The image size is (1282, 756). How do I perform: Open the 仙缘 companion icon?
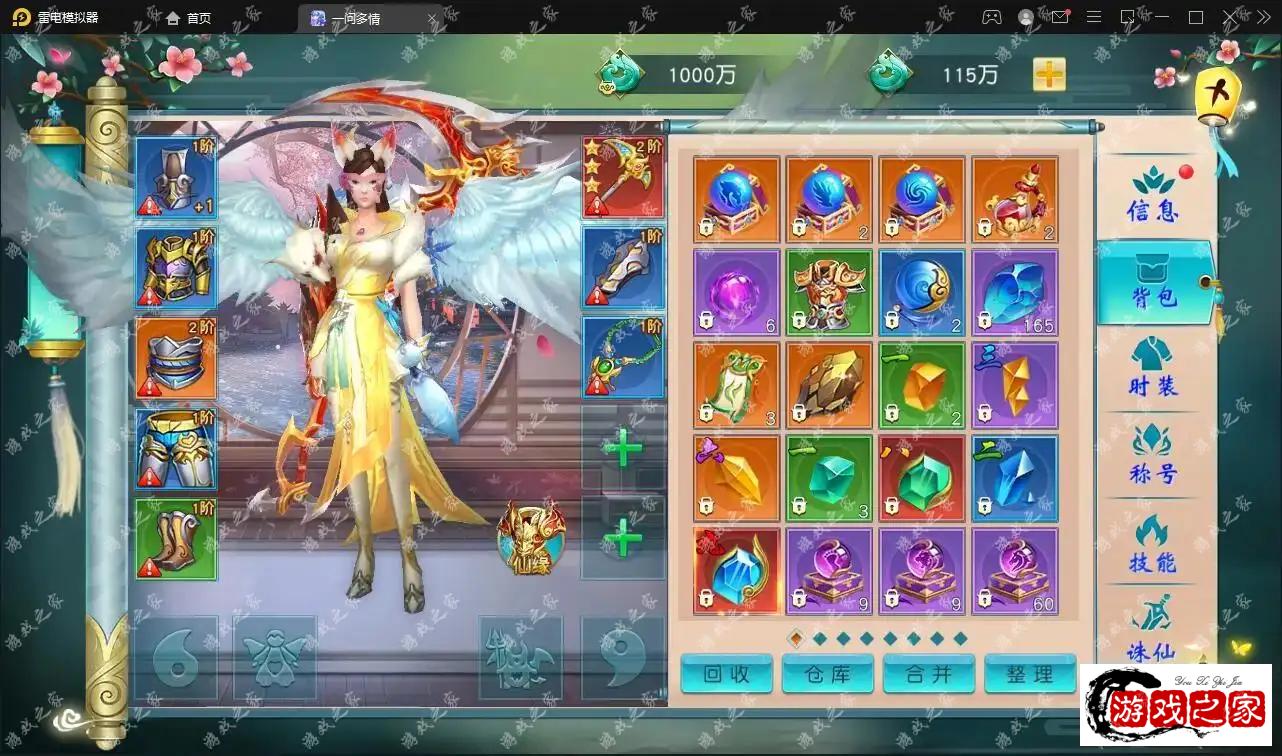(x=531, y=540)
